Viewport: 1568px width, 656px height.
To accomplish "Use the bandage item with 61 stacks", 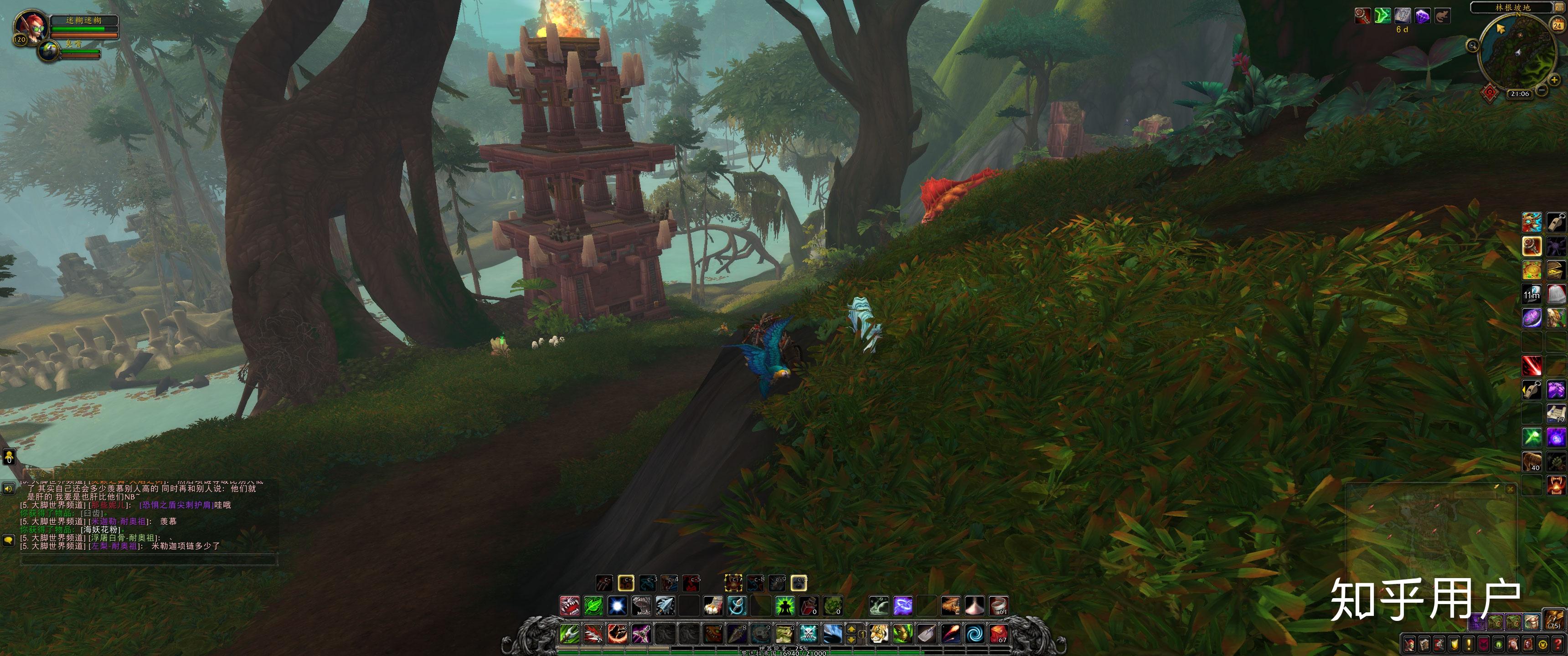I will coord(998,606).
